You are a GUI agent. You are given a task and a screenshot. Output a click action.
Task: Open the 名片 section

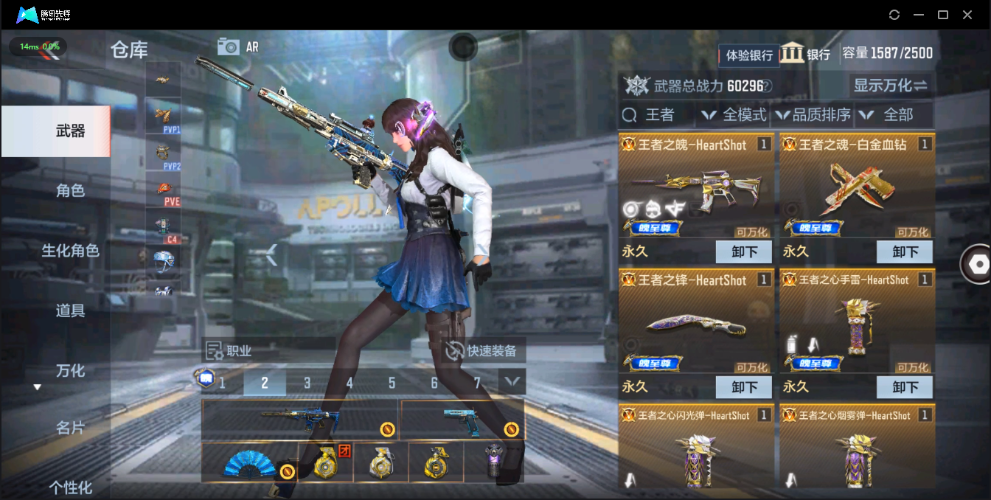point(70,428)
